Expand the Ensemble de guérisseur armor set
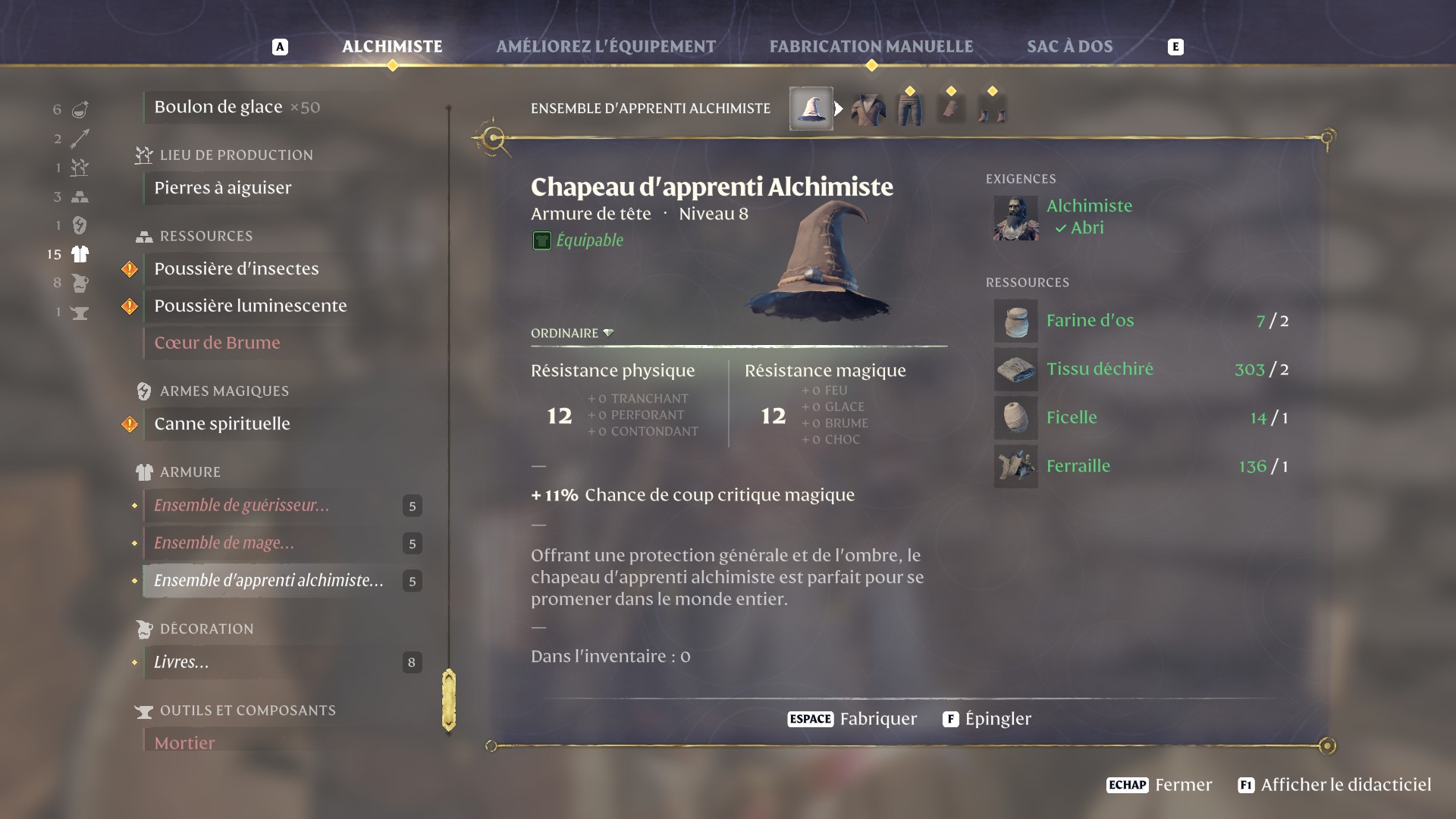 (242, 506)
